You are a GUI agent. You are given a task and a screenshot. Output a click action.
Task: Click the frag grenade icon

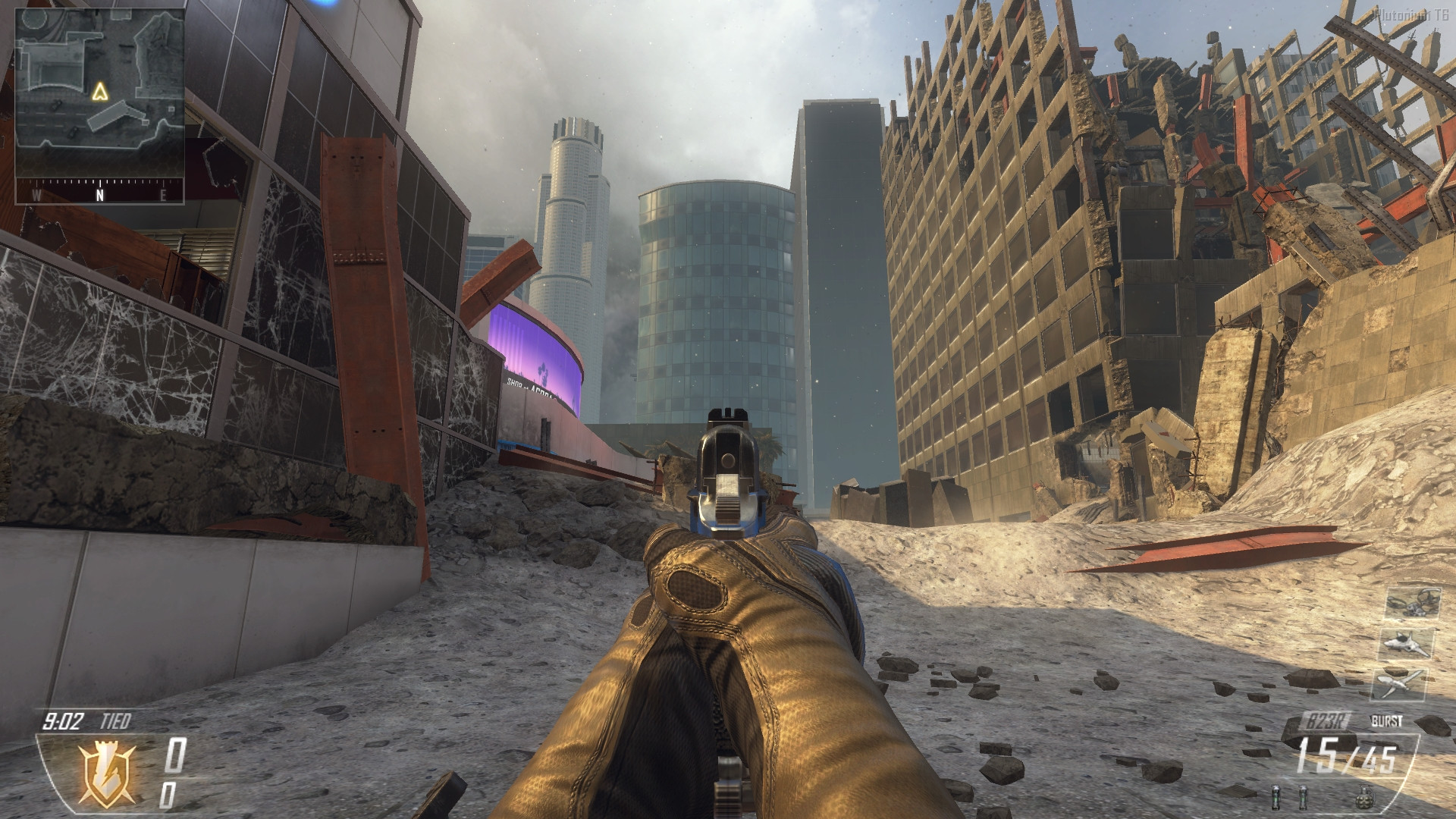[1365, 798]
